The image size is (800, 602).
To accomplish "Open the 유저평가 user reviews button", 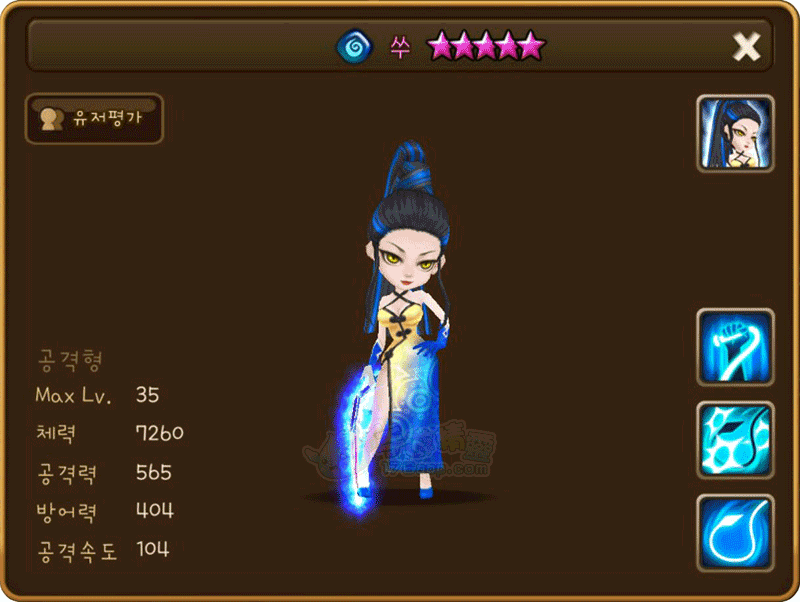I will pos(93,119).
